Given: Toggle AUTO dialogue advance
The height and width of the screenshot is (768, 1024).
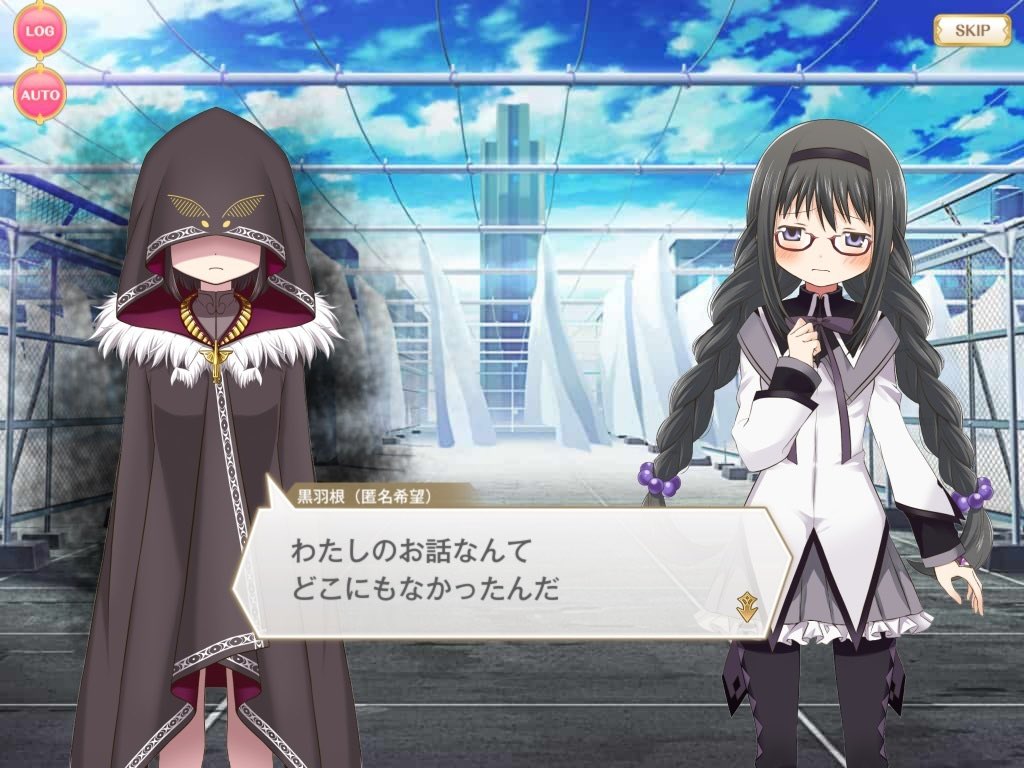Looking at the screenshot, I should (x=40, y=96).
